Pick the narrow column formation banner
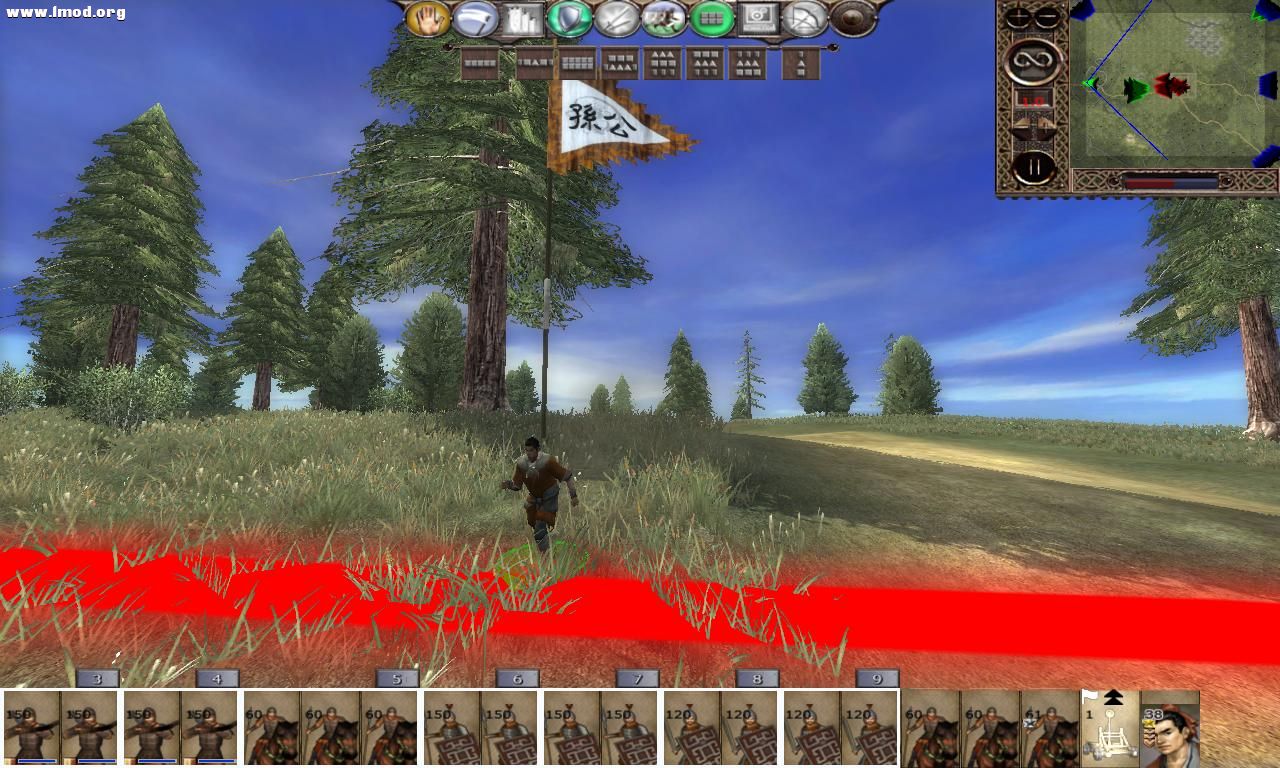Image resolution: width=1280 pixels, height=768 pixels. (800, 63)
